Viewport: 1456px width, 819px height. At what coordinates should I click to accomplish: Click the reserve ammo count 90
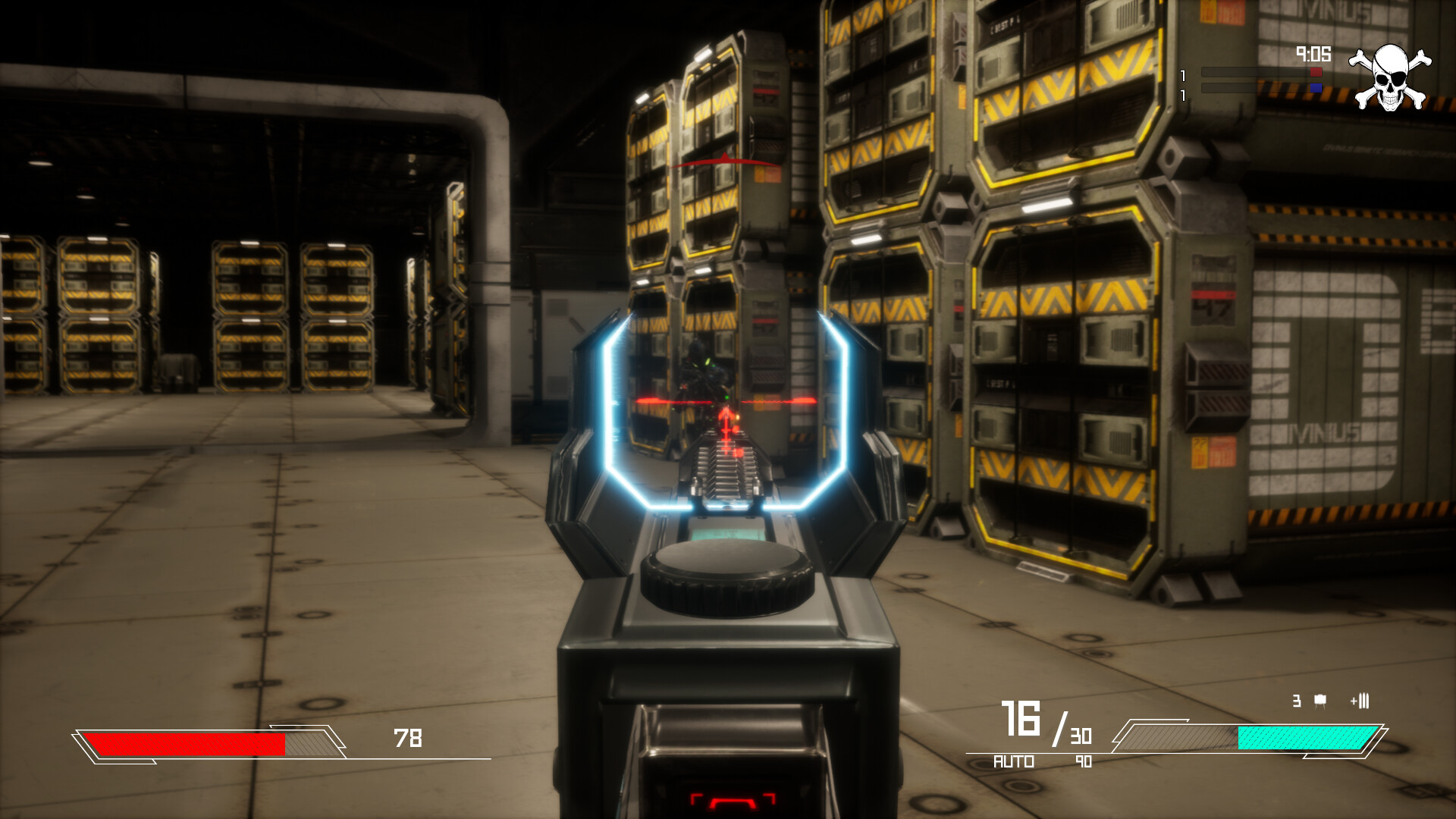(x=1083, y=762)
